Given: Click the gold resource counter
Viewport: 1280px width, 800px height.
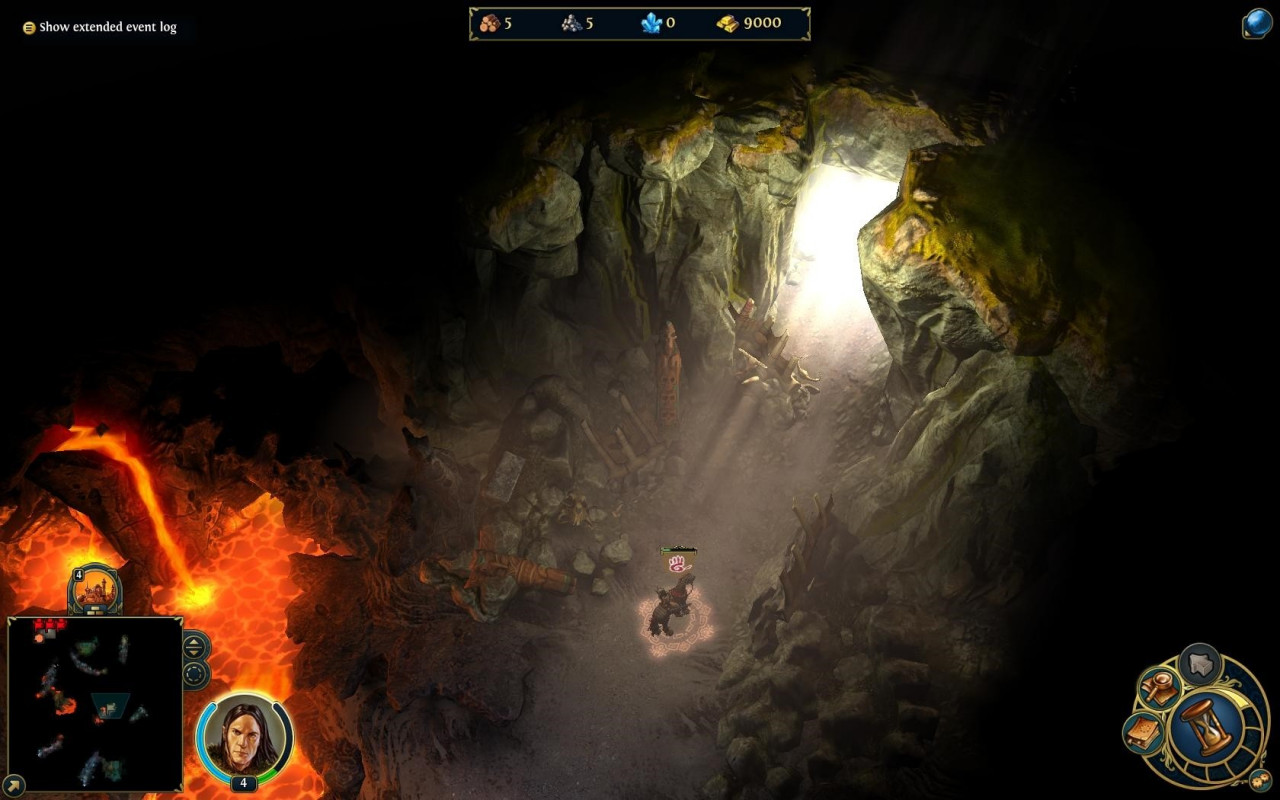Looking at the screenshot, I should coord(749,23).
